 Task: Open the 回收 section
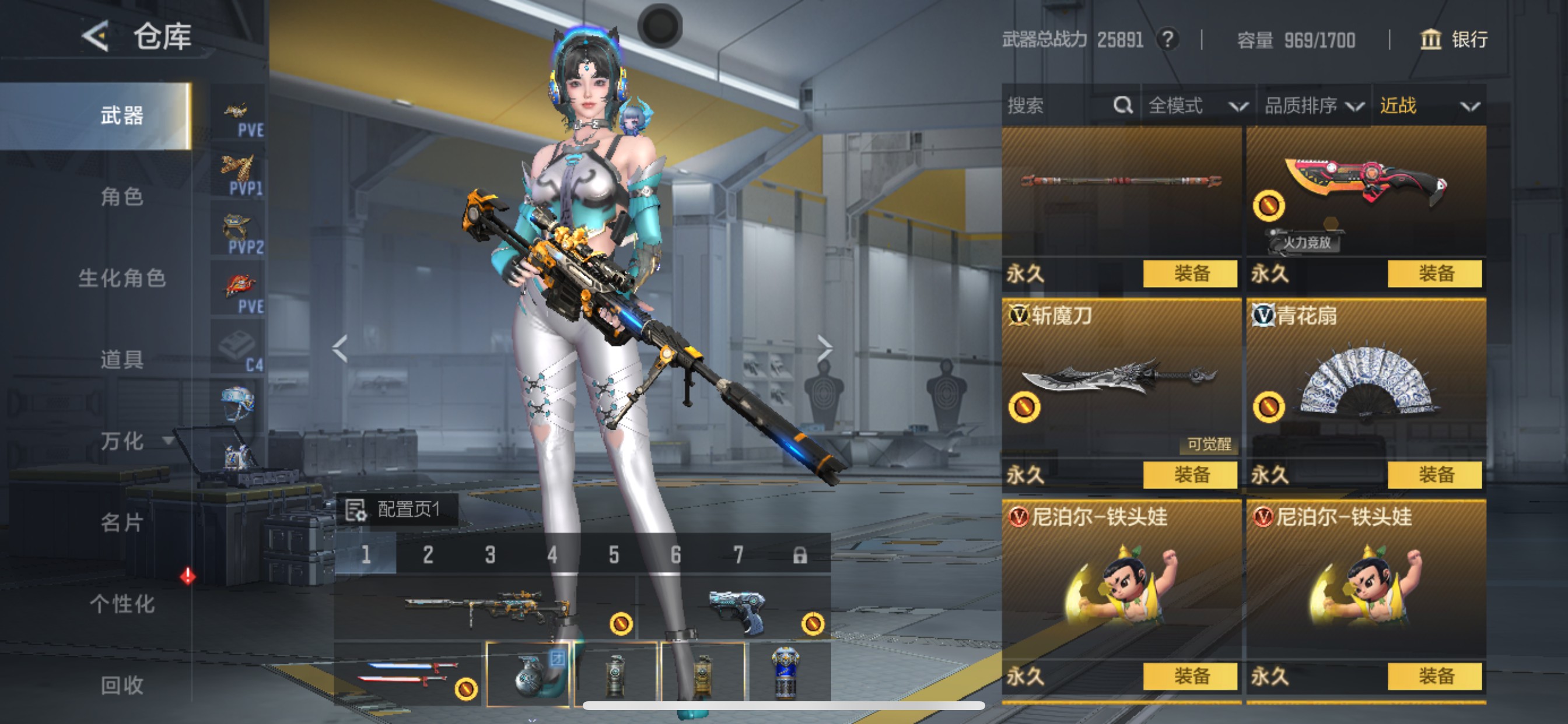click(x=122, y=686)
